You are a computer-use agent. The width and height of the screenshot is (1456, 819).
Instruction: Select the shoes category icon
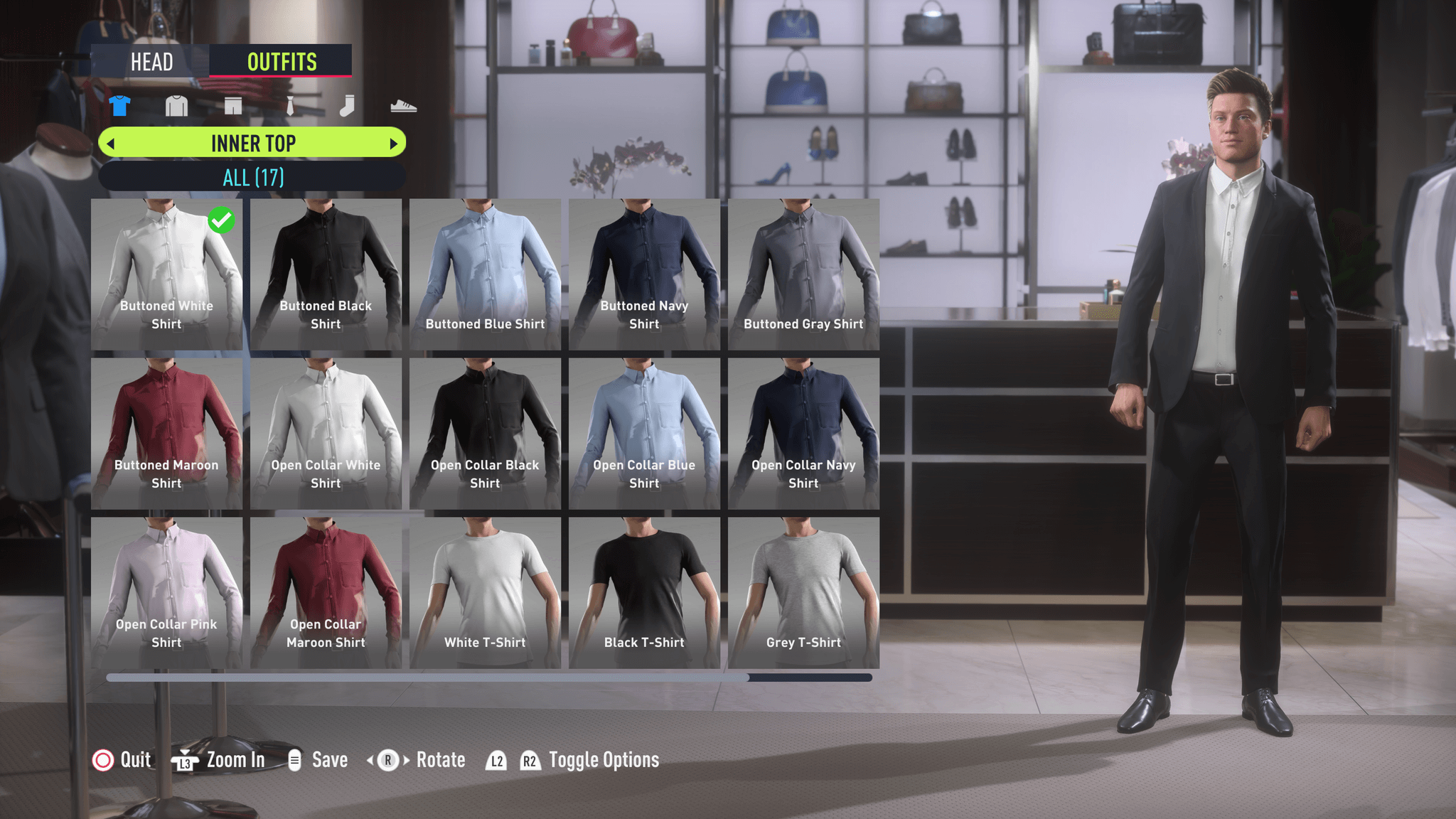coord(404,105)
